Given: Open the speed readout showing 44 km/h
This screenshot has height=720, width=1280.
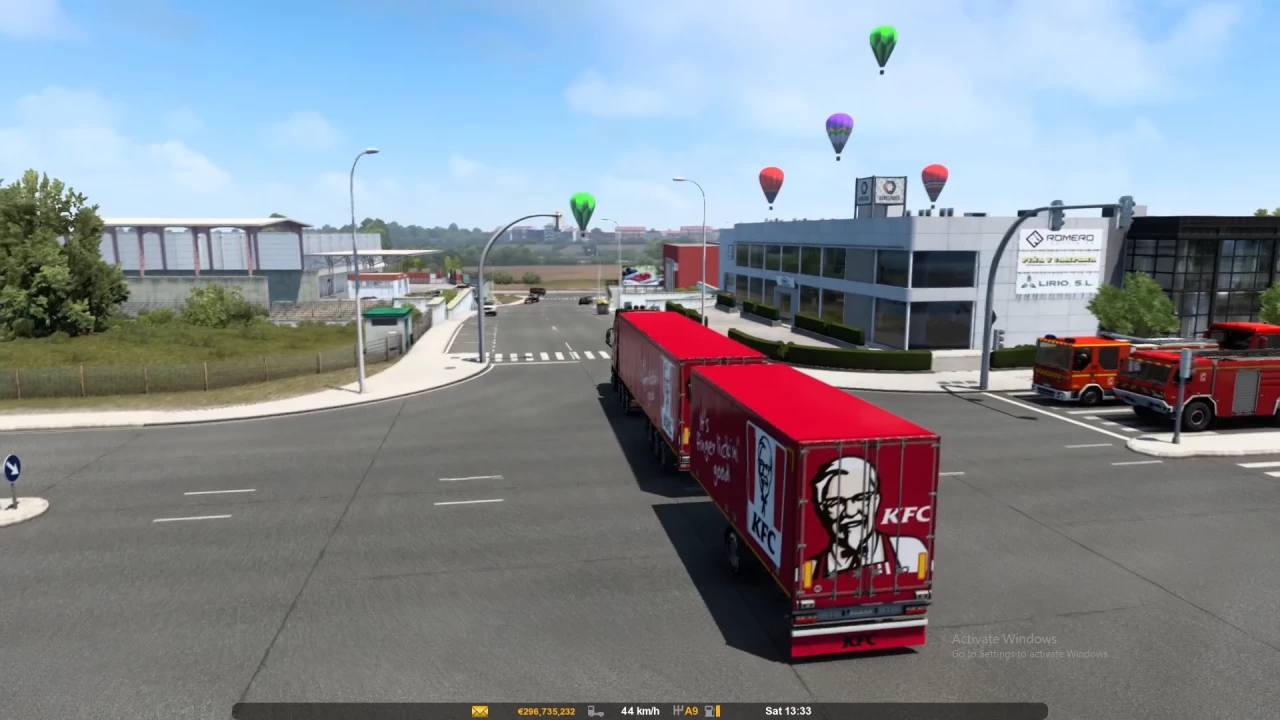Looking at the screenshot, I should pyautogui.click(x=640, y=710).
